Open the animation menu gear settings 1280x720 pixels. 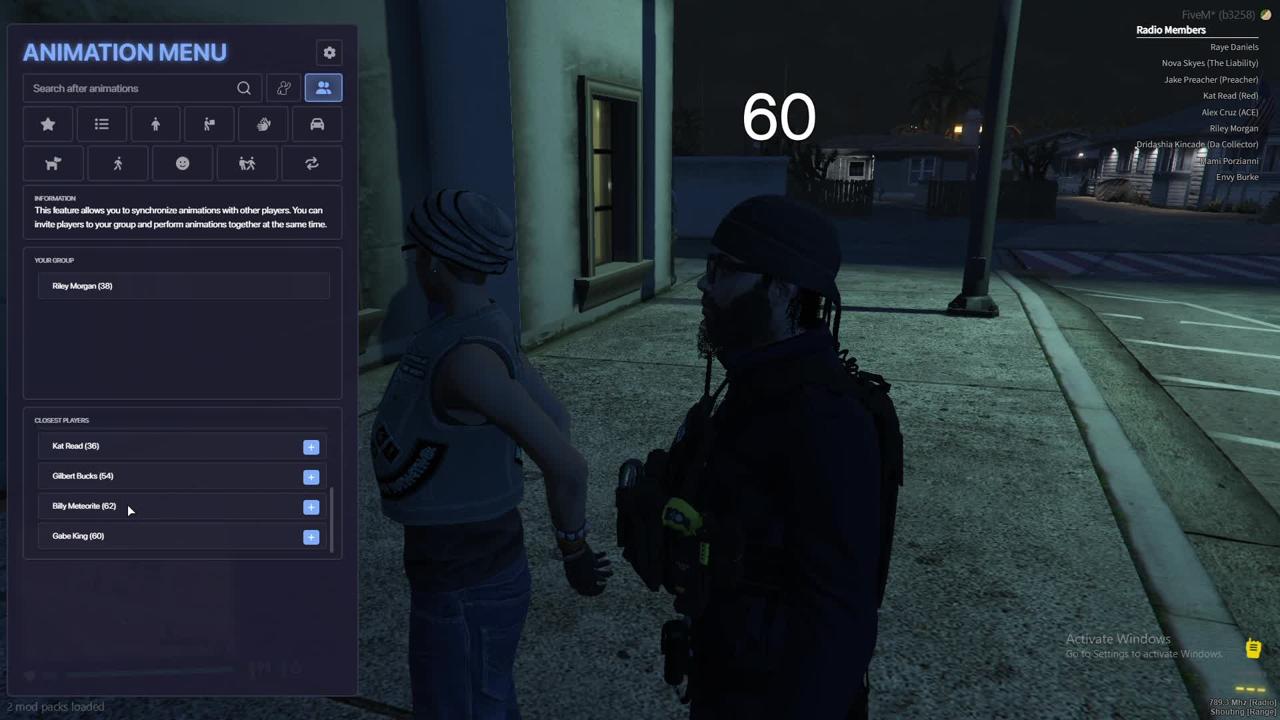click(x=329, y=53)
